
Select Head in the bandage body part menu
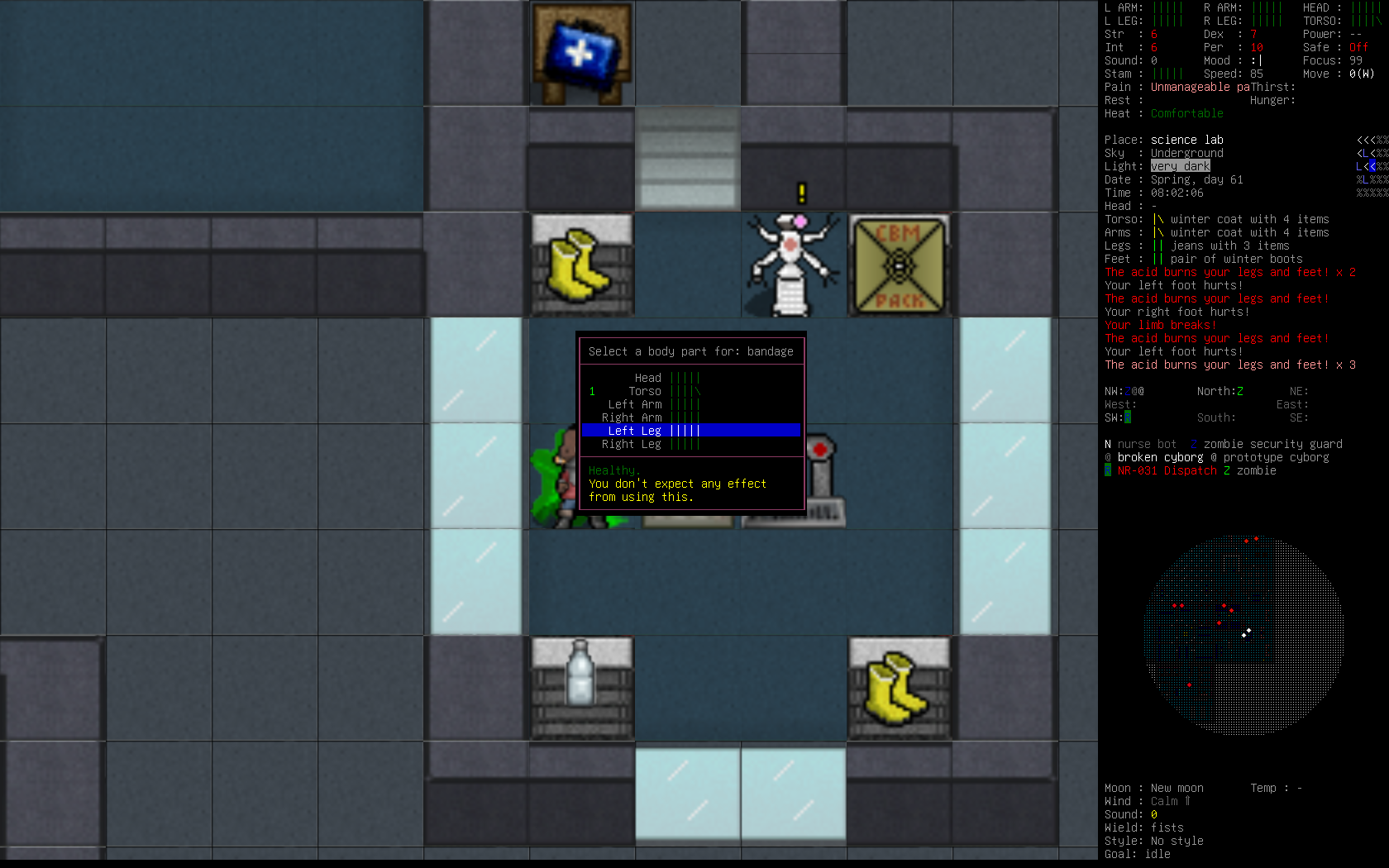point(647,377)
